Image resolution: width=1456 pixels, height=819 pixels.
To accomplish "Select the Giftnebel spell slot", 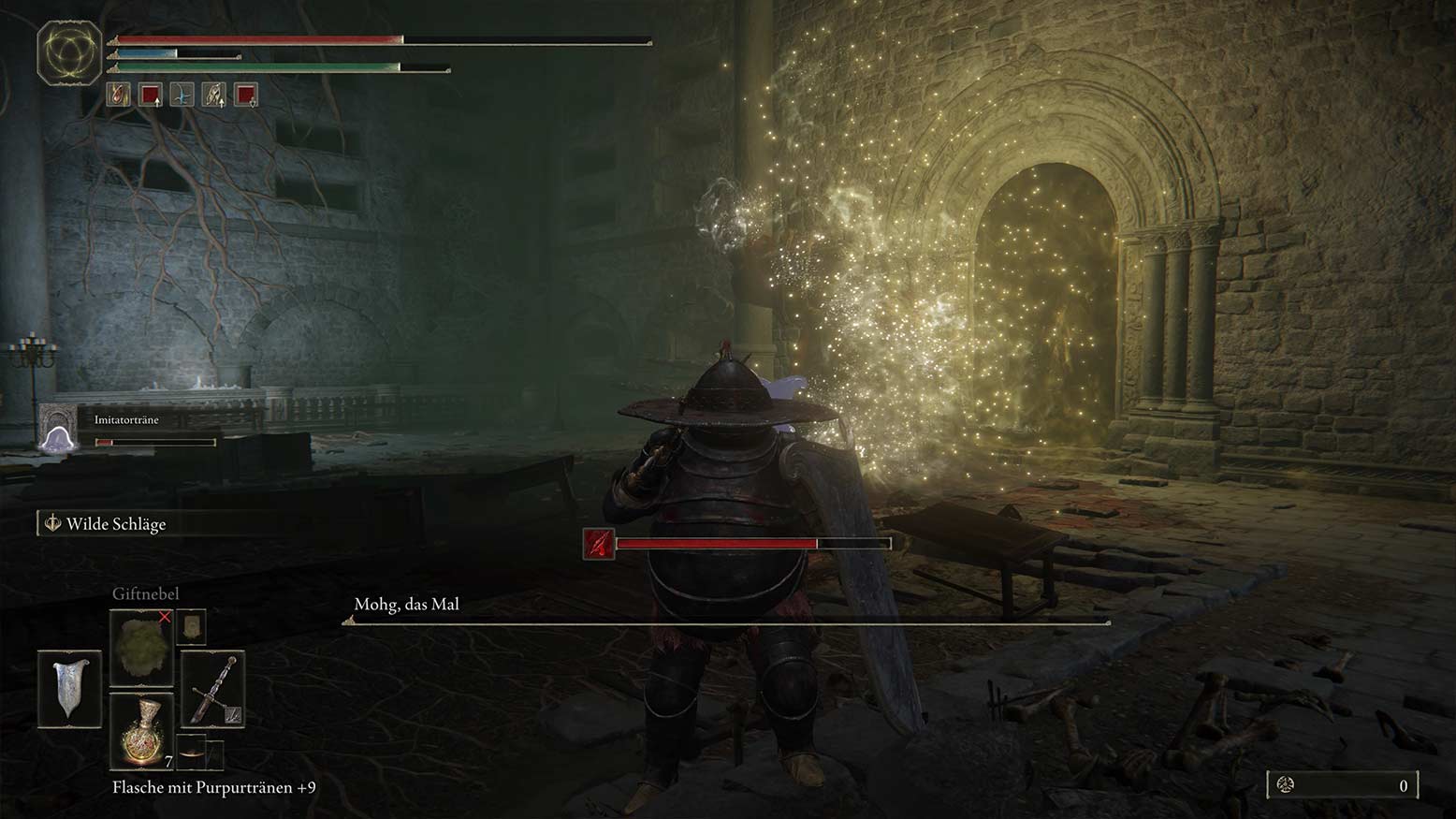I will pyautogui.click(x=141, y=647).
